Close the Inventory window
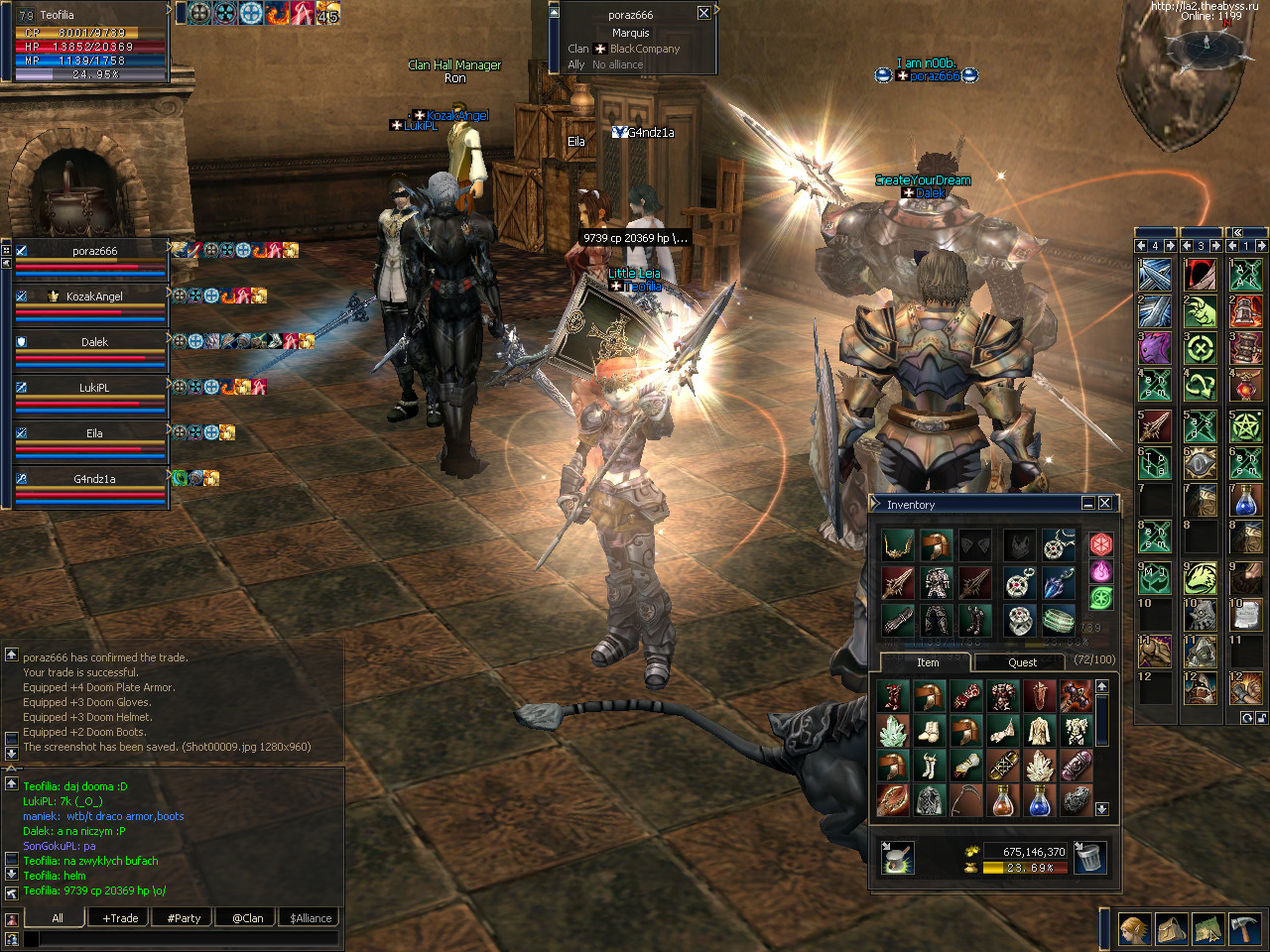 point(1105,504)
